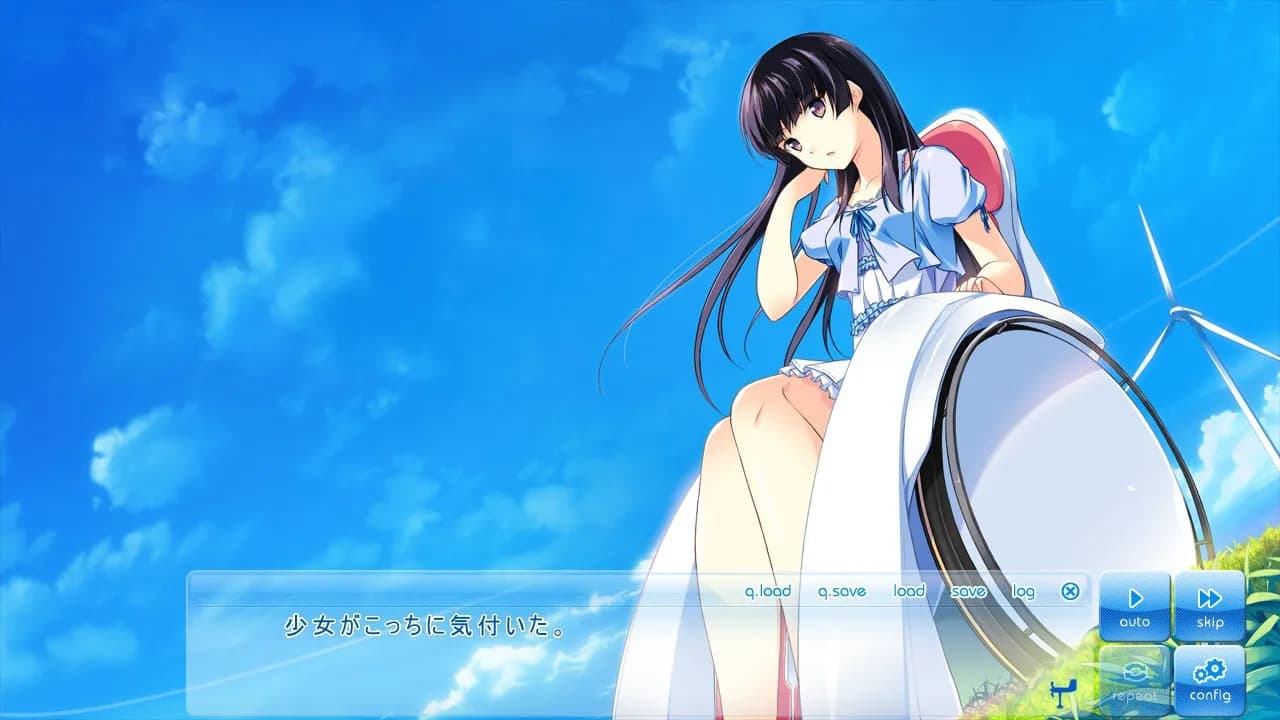The height and width of the screenshot is (720, 1280).
Task: Hide the textbox with the circled X icon
Action: click(x=1071, y=592)
